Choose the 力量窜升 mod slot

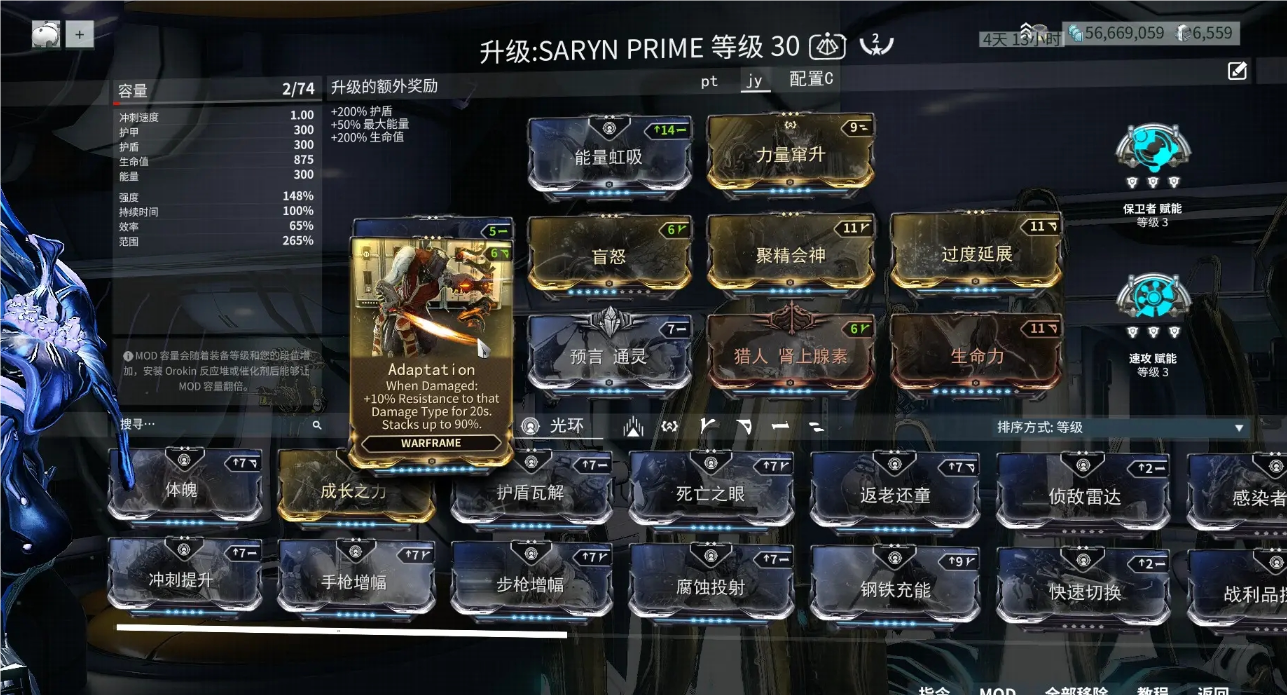point(790,153)
